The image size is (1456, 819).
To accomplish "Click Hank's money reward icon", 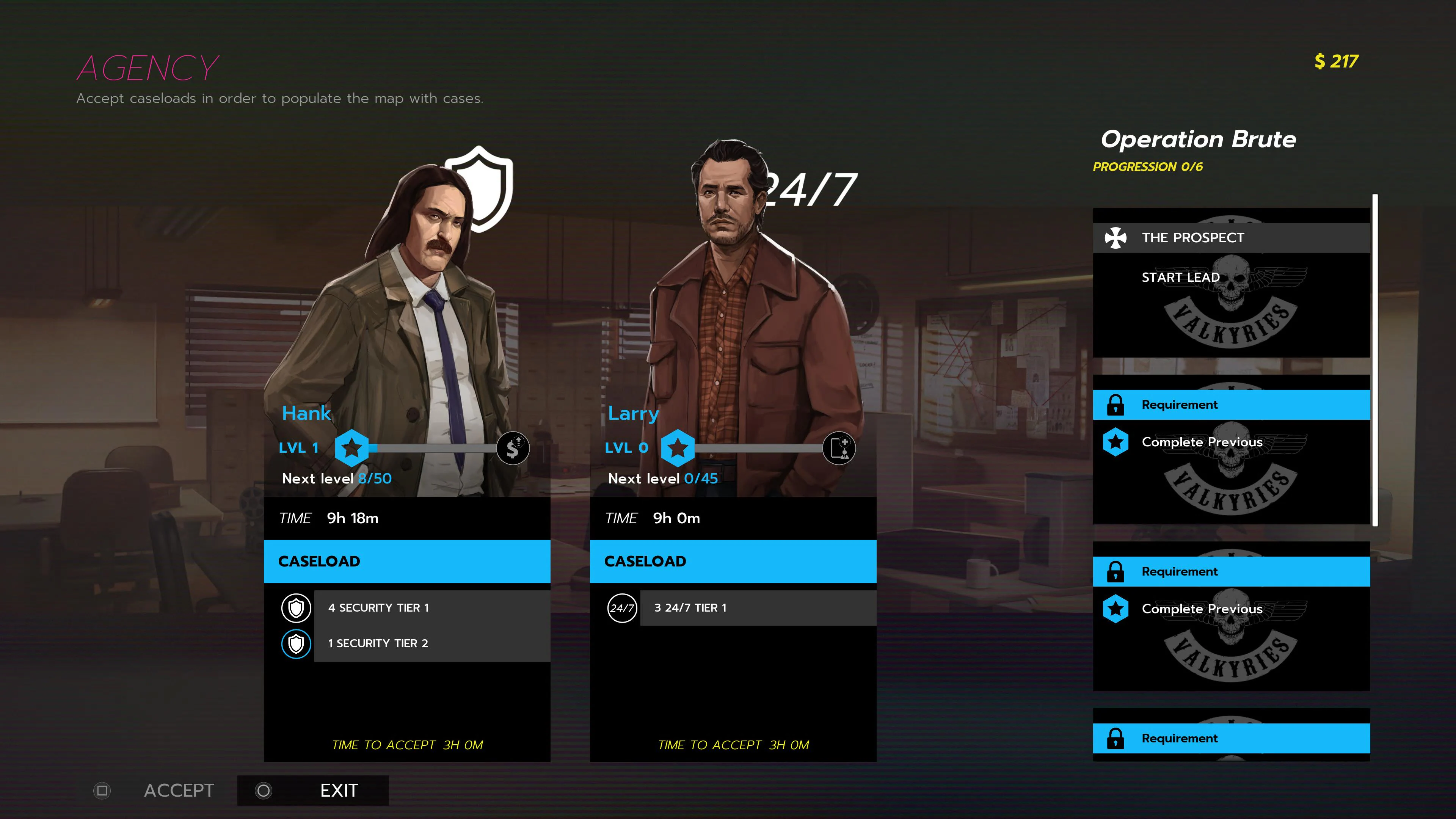I will click(513, 448).
